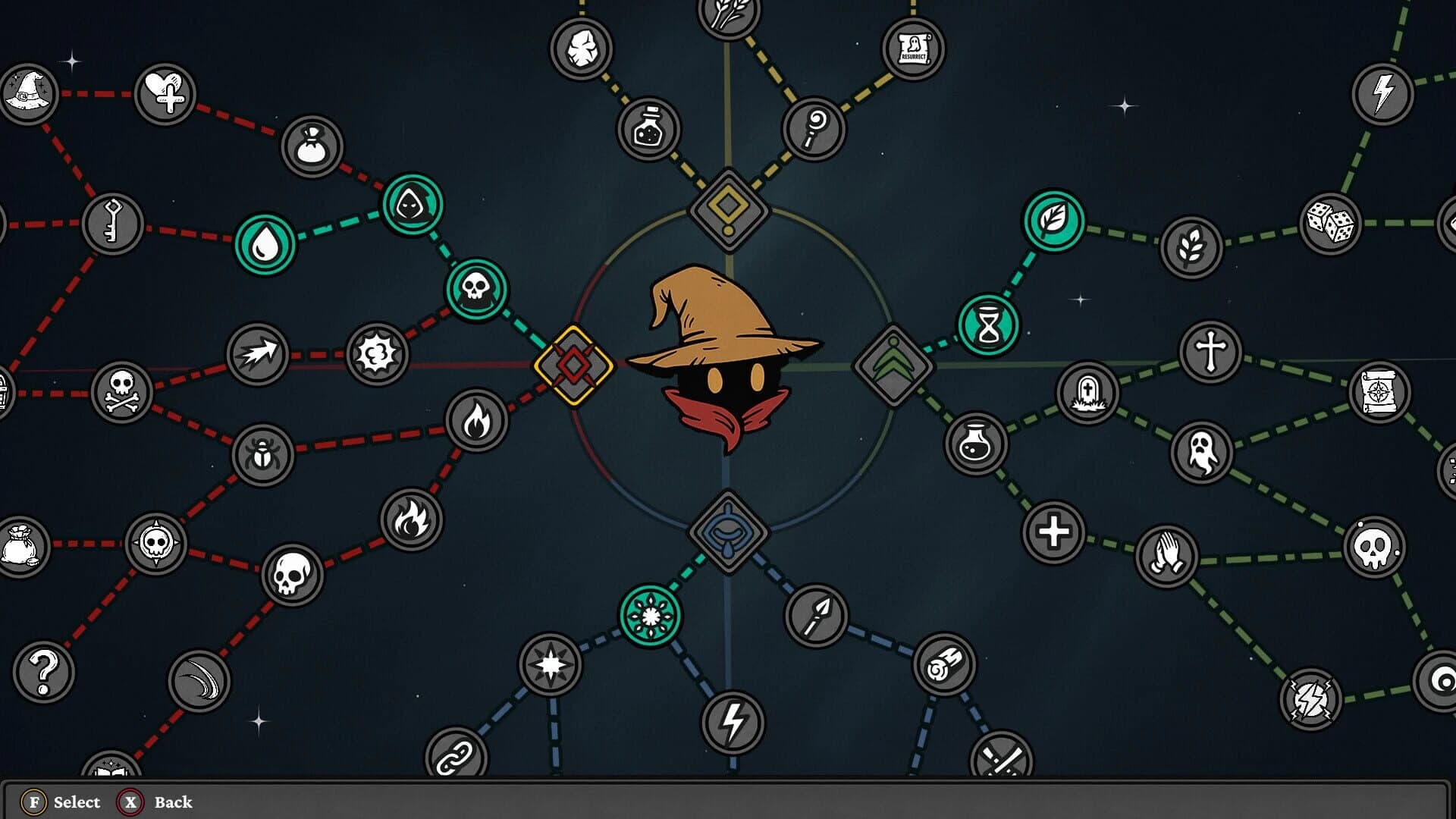Pick the cross skill node

click(x=1210, y=352)
